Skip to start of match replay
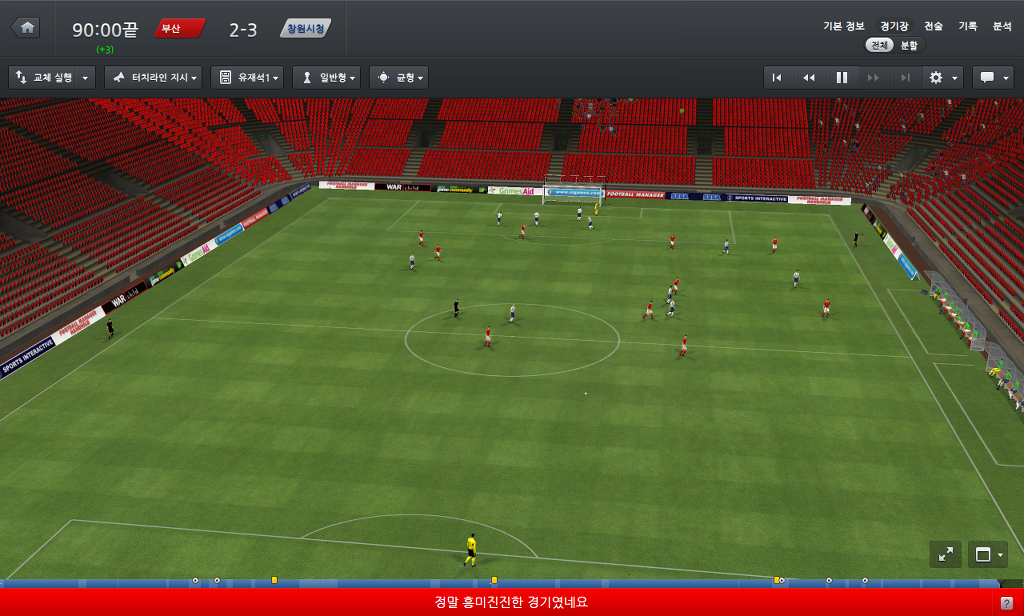 click(x=777, y=77)
